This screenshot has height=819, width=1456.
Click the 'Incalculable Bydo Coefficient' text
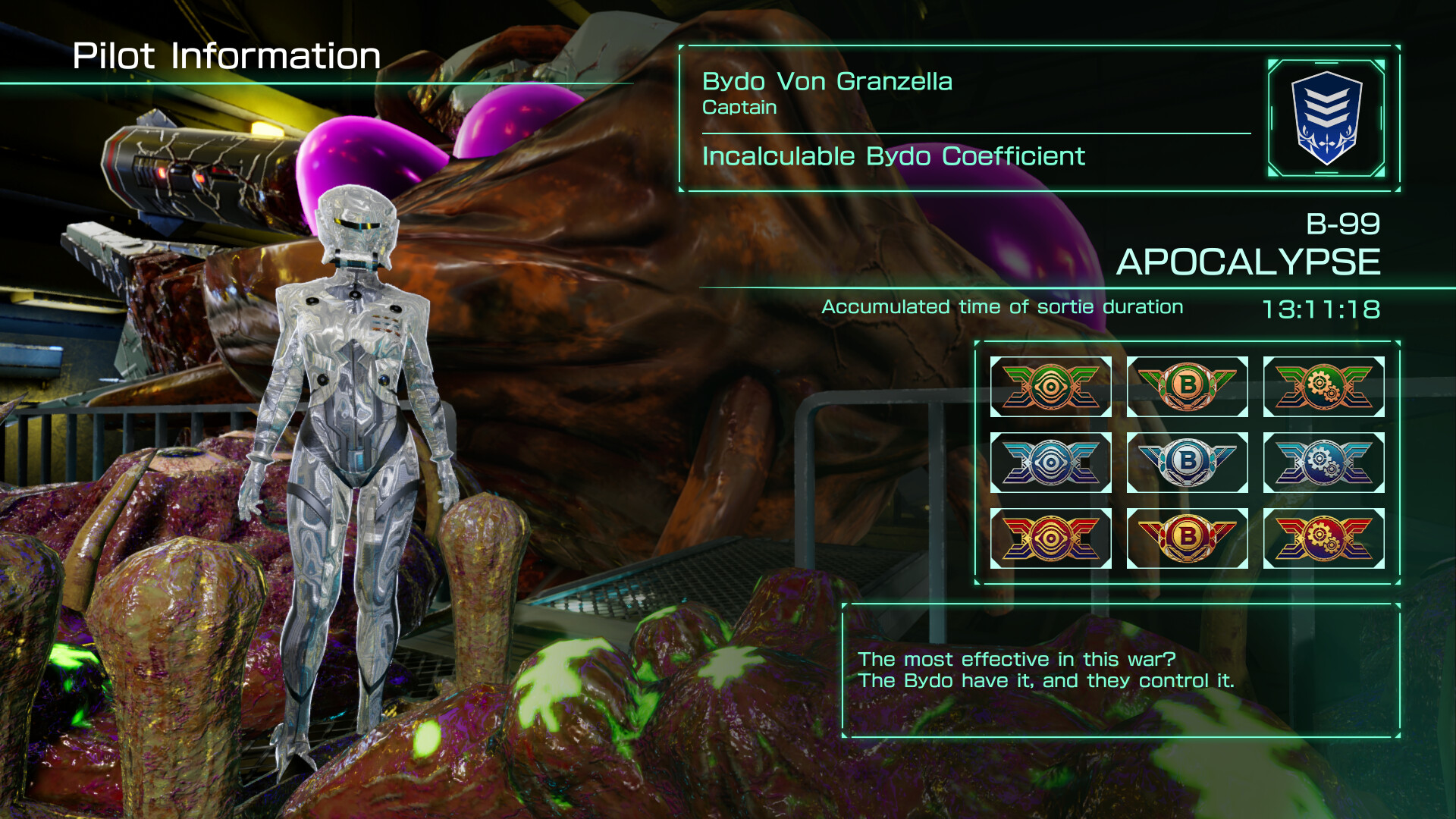point(893,157)
